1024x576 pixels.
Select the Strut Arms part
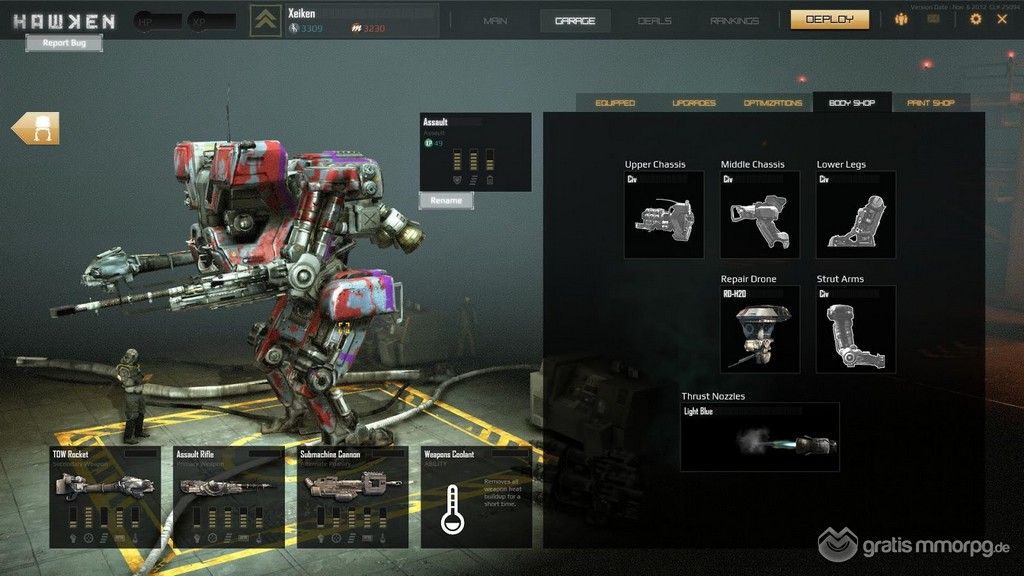click(x=856, y=329)
